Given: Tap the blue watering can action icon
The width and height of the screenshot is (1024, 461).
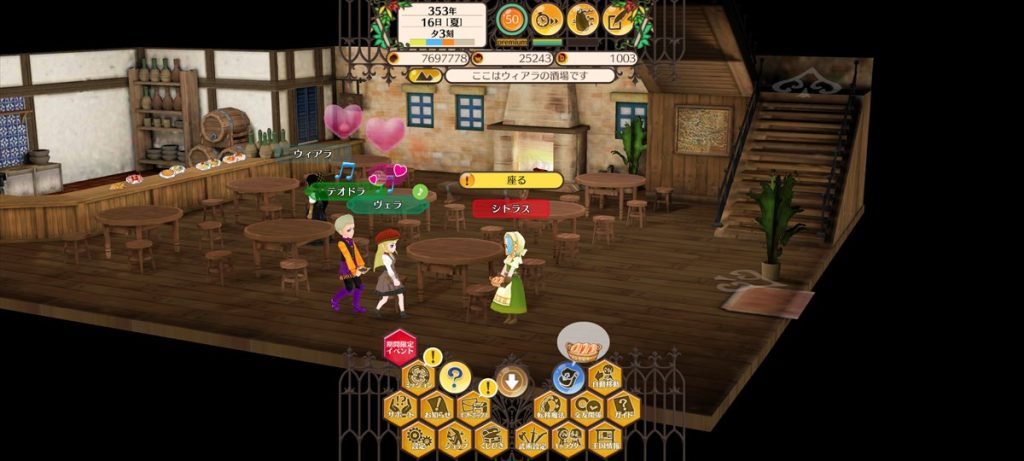Looking at the screenshot, I should click(x=568, y=378).
